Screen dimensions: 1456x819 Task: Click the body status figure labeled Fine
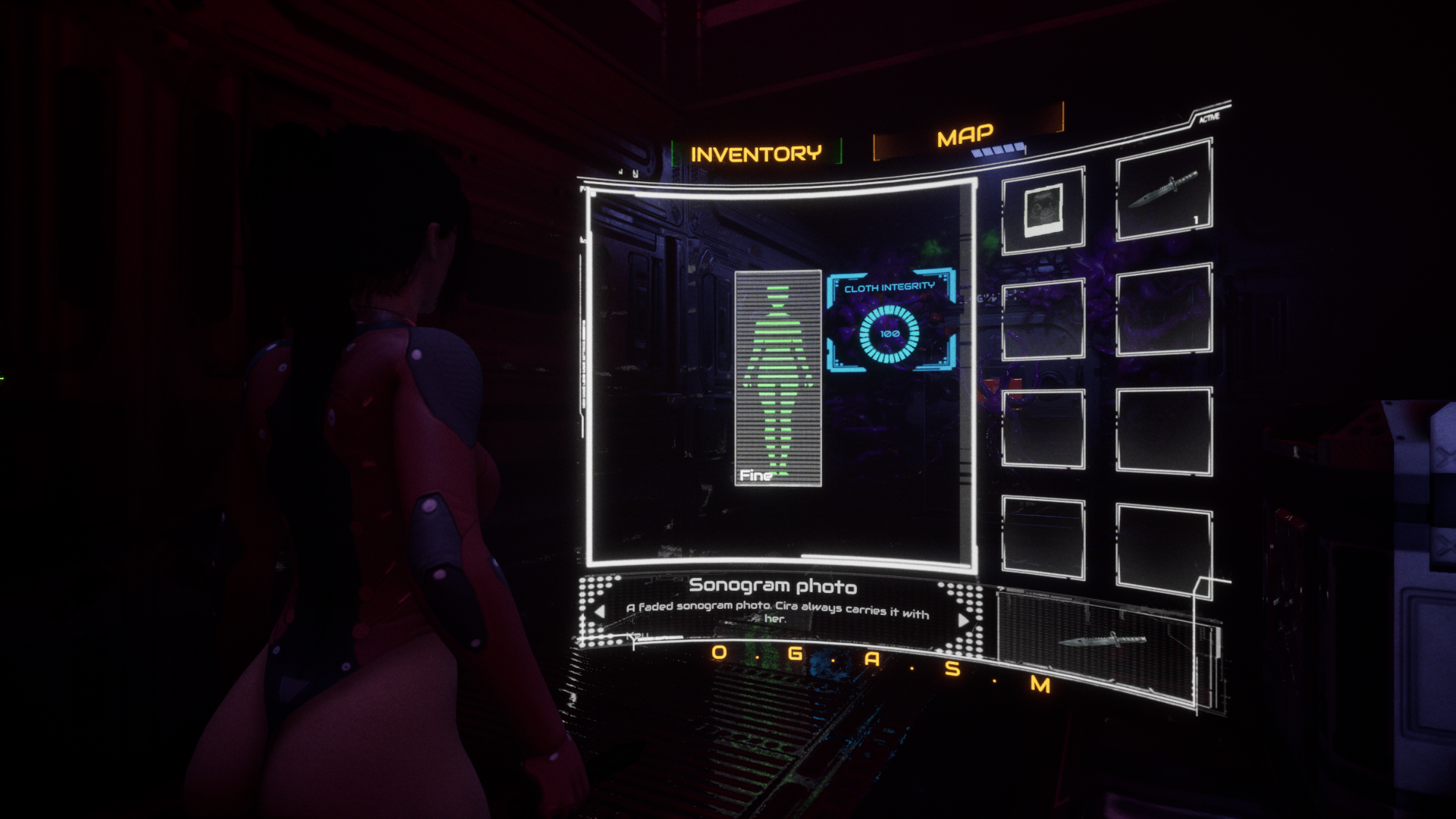pyautogui.click(x=778, y=379)
